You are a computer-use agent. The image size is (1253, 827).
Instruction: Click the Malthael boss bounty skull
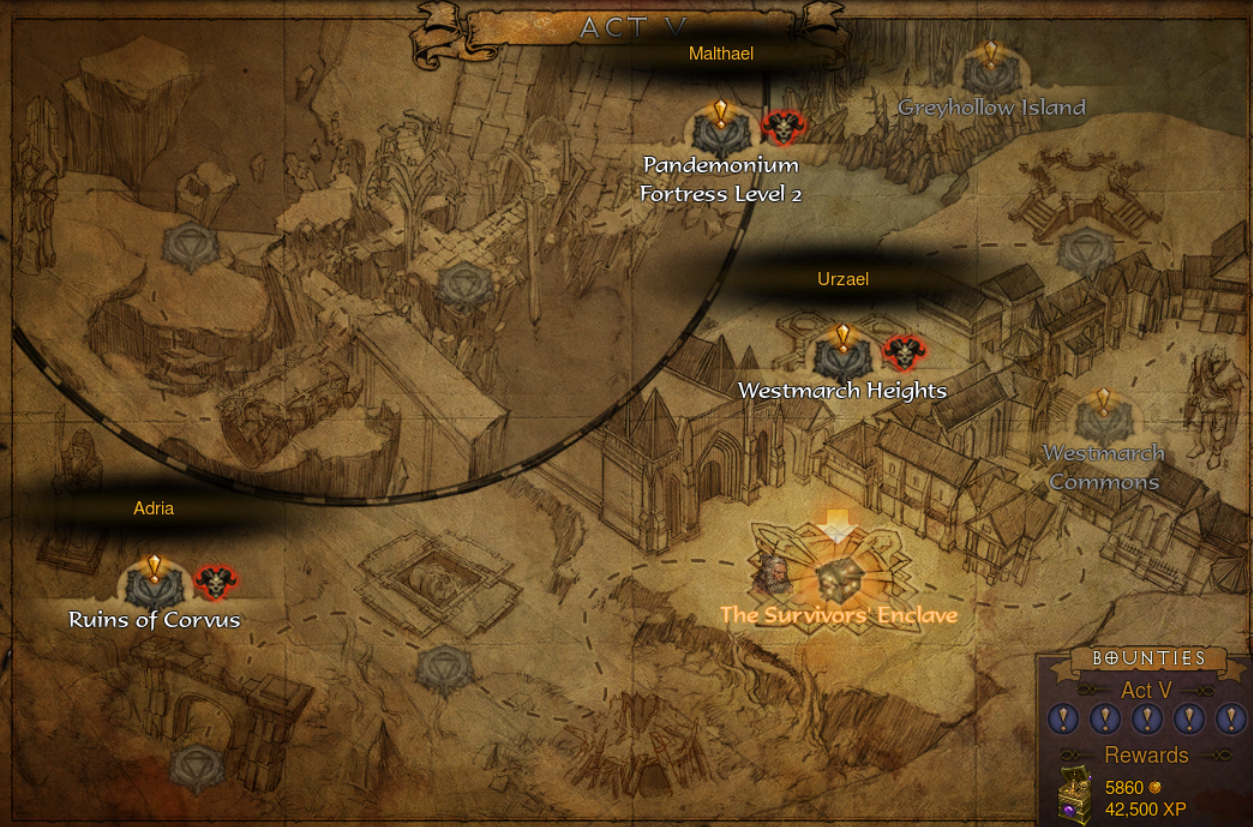point(783,128)
